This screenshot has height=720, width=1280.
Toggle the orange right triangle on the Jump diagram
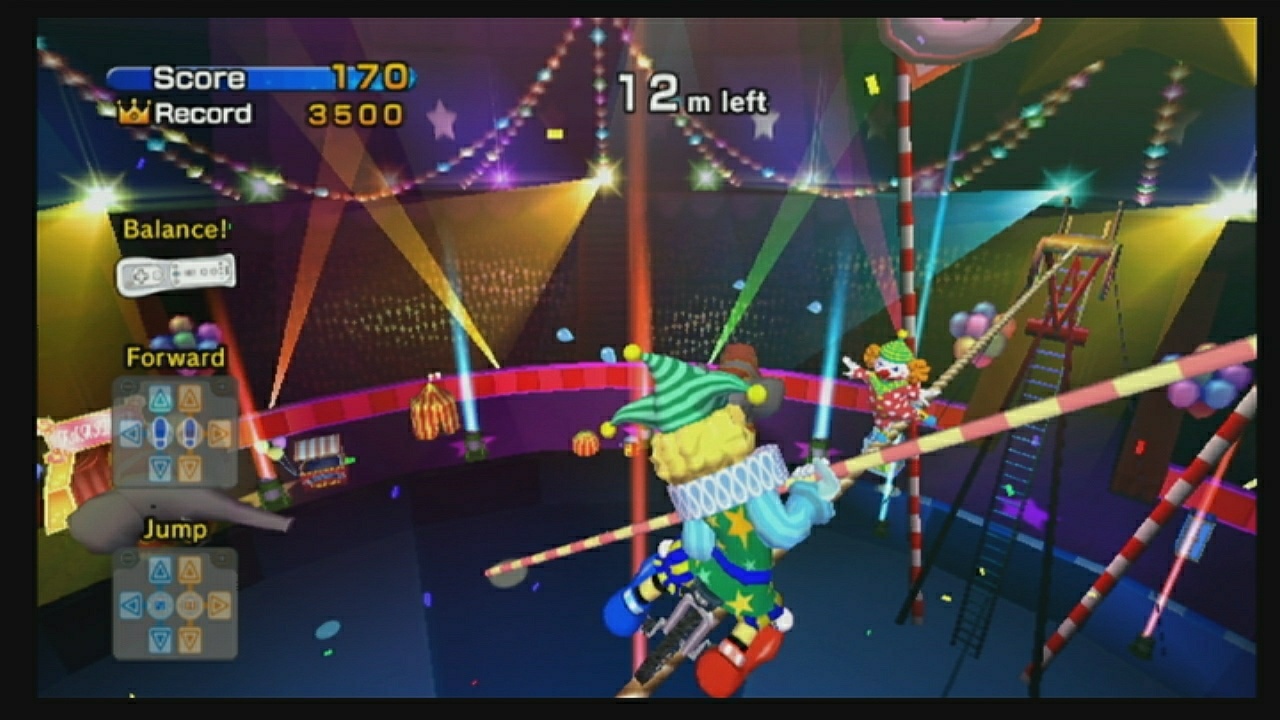(x=219, y=605)
